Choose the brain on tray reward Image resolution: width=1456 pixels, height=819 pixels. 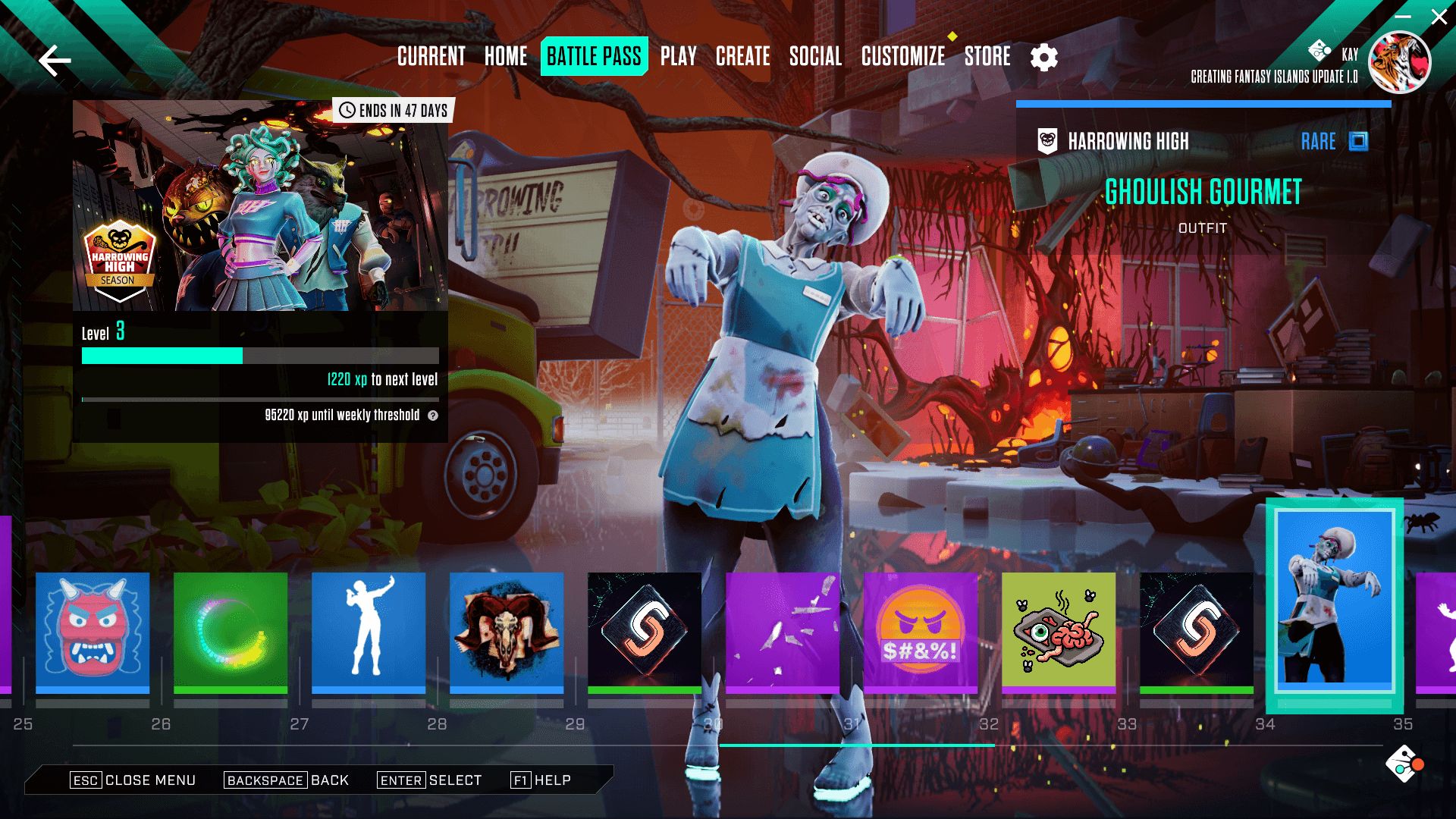(x=1059, y=631)
